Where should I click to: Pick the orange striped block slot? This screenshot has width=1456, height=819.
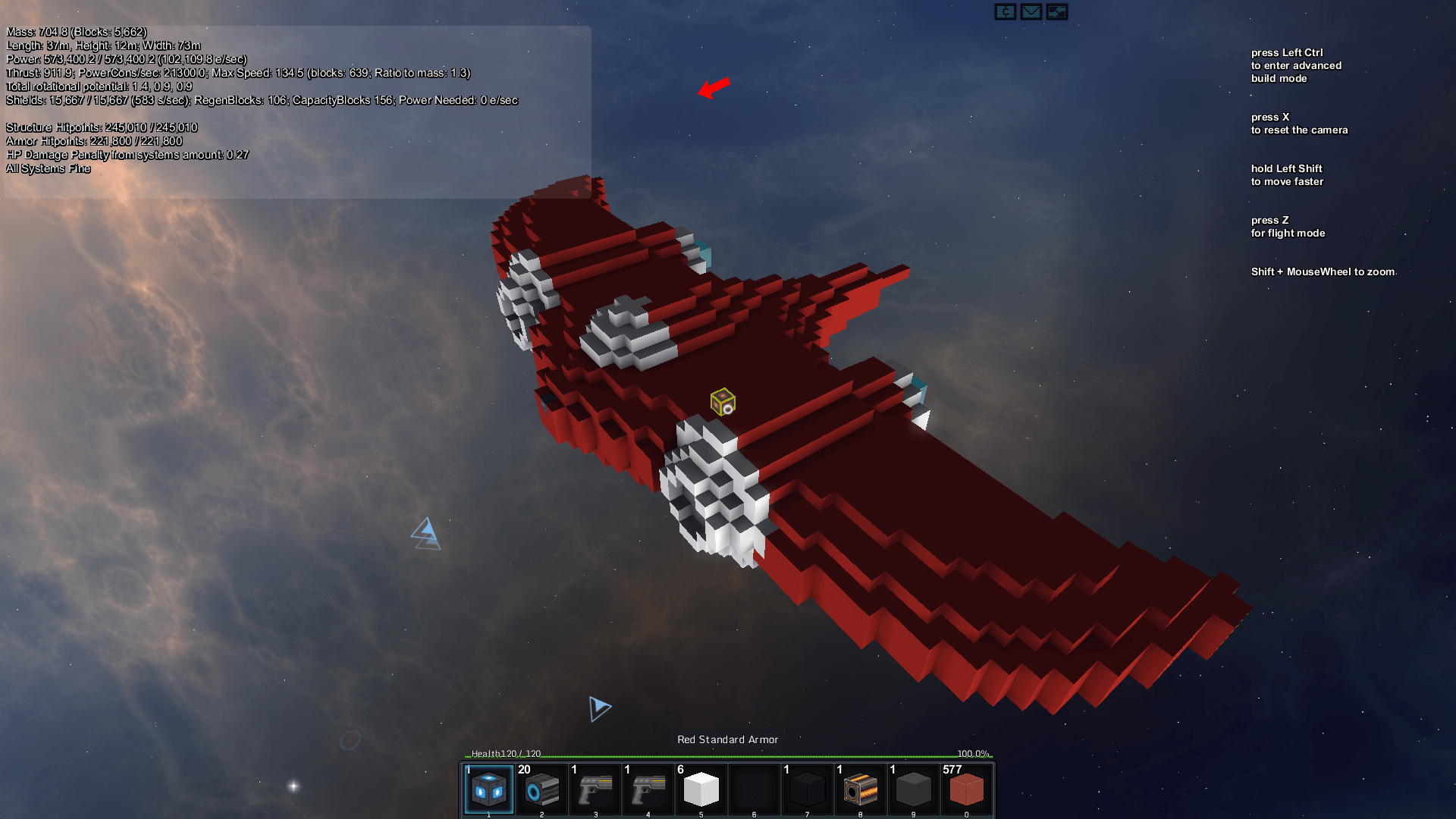pos(860,789)
